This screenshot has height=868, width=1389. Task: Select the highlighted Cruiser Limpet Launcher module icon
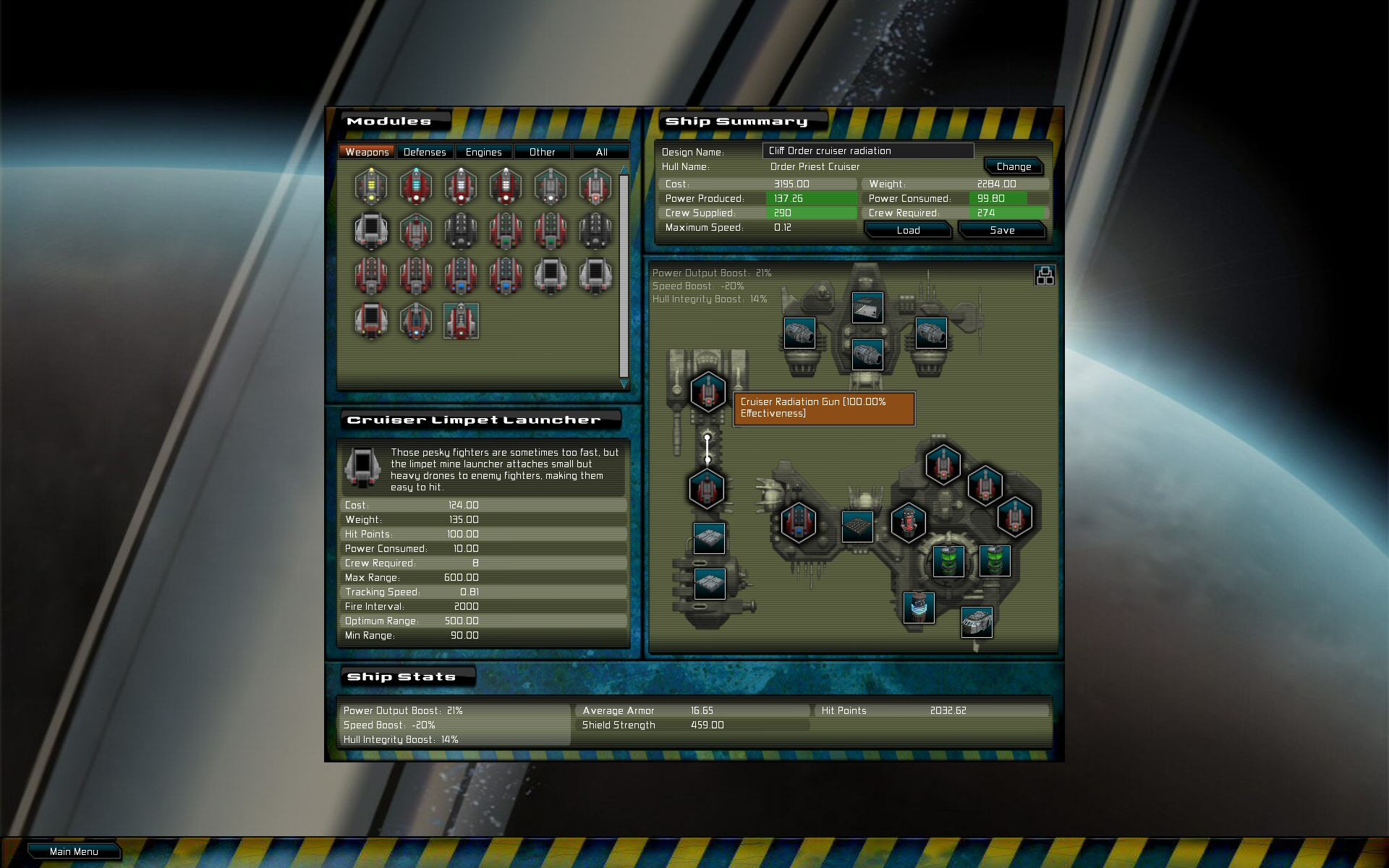(x=461, y=322)
